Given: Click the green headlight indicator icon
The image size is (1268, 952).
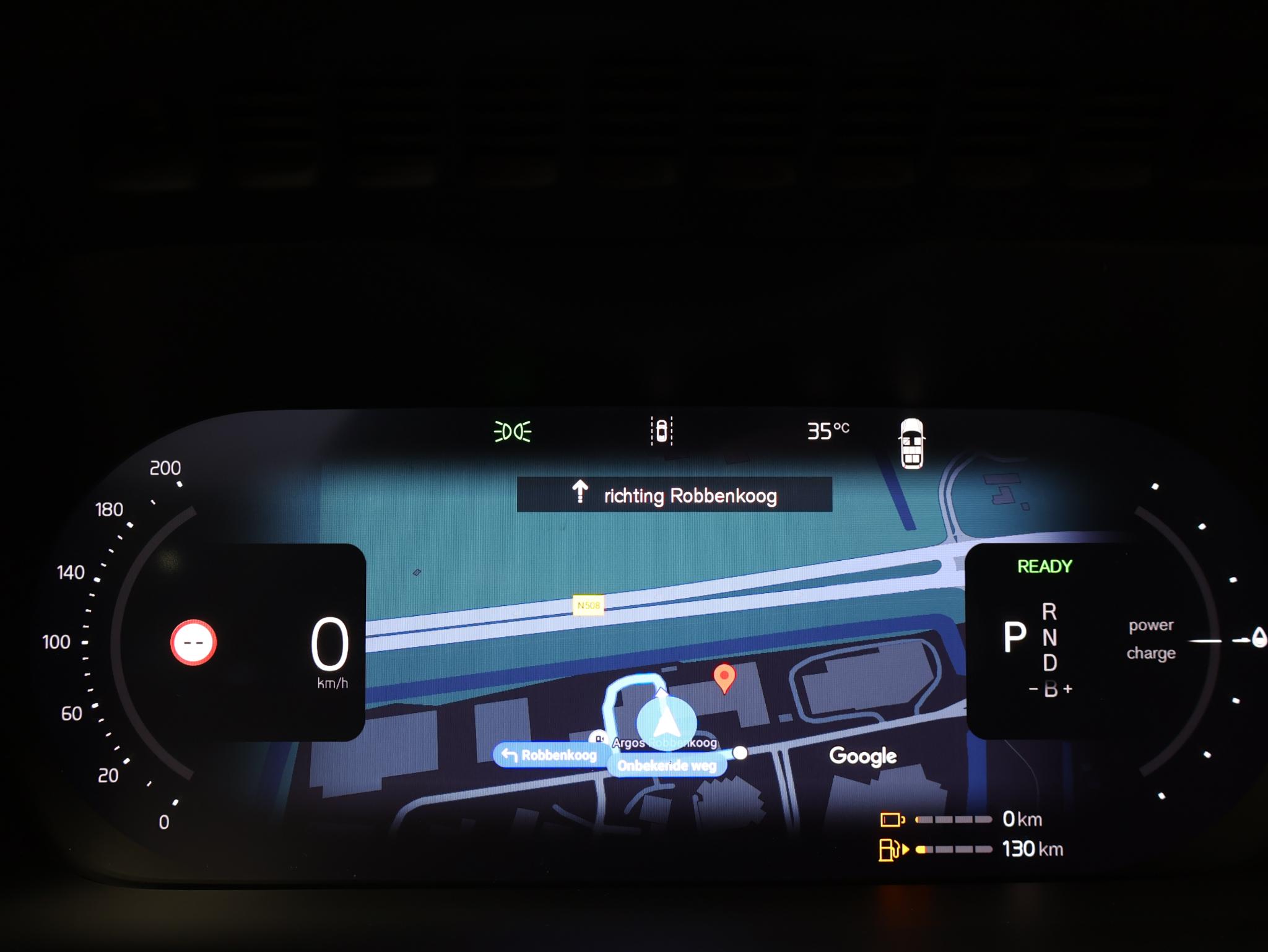Looking at the screenshot, I should (512, 431).
